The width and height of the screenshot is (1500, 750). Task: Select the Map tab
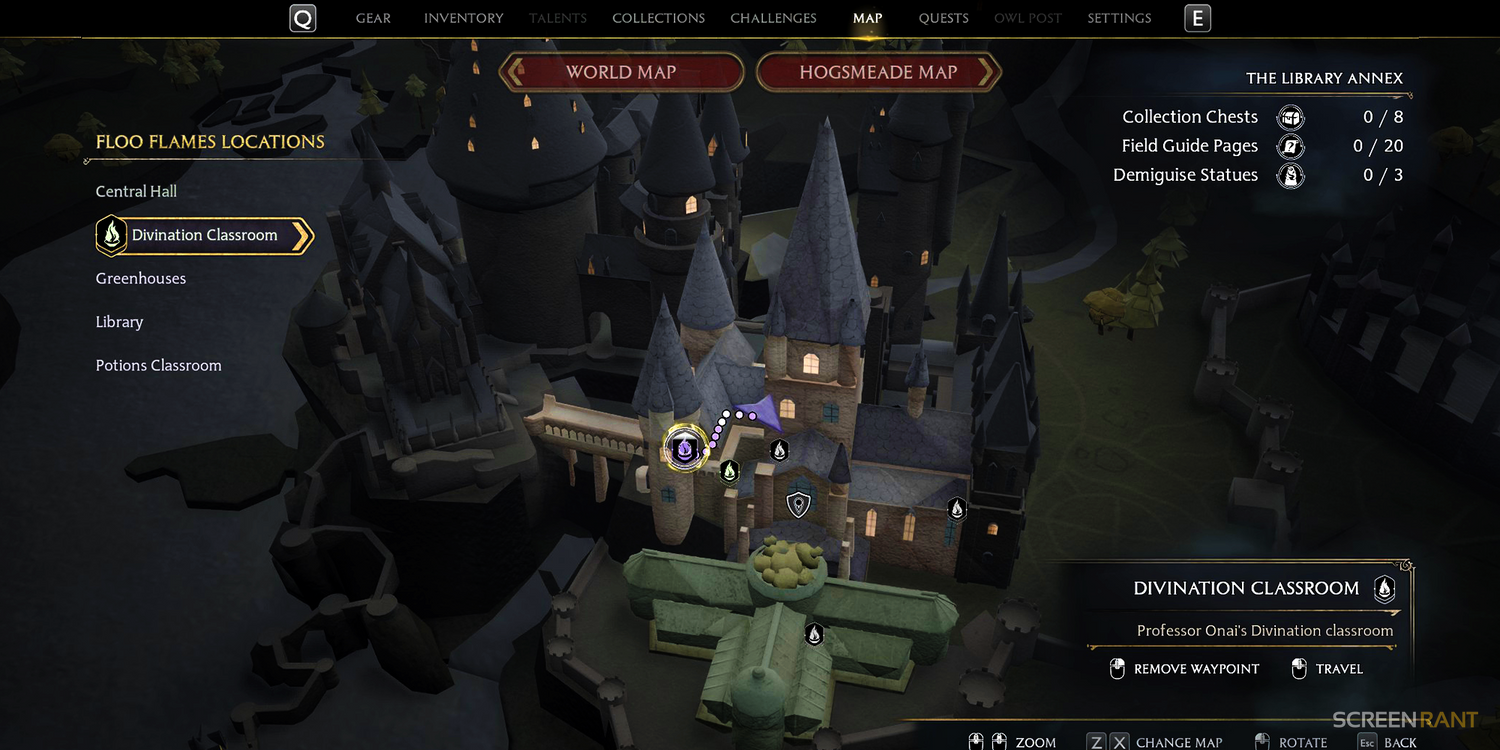pos(867,18)
